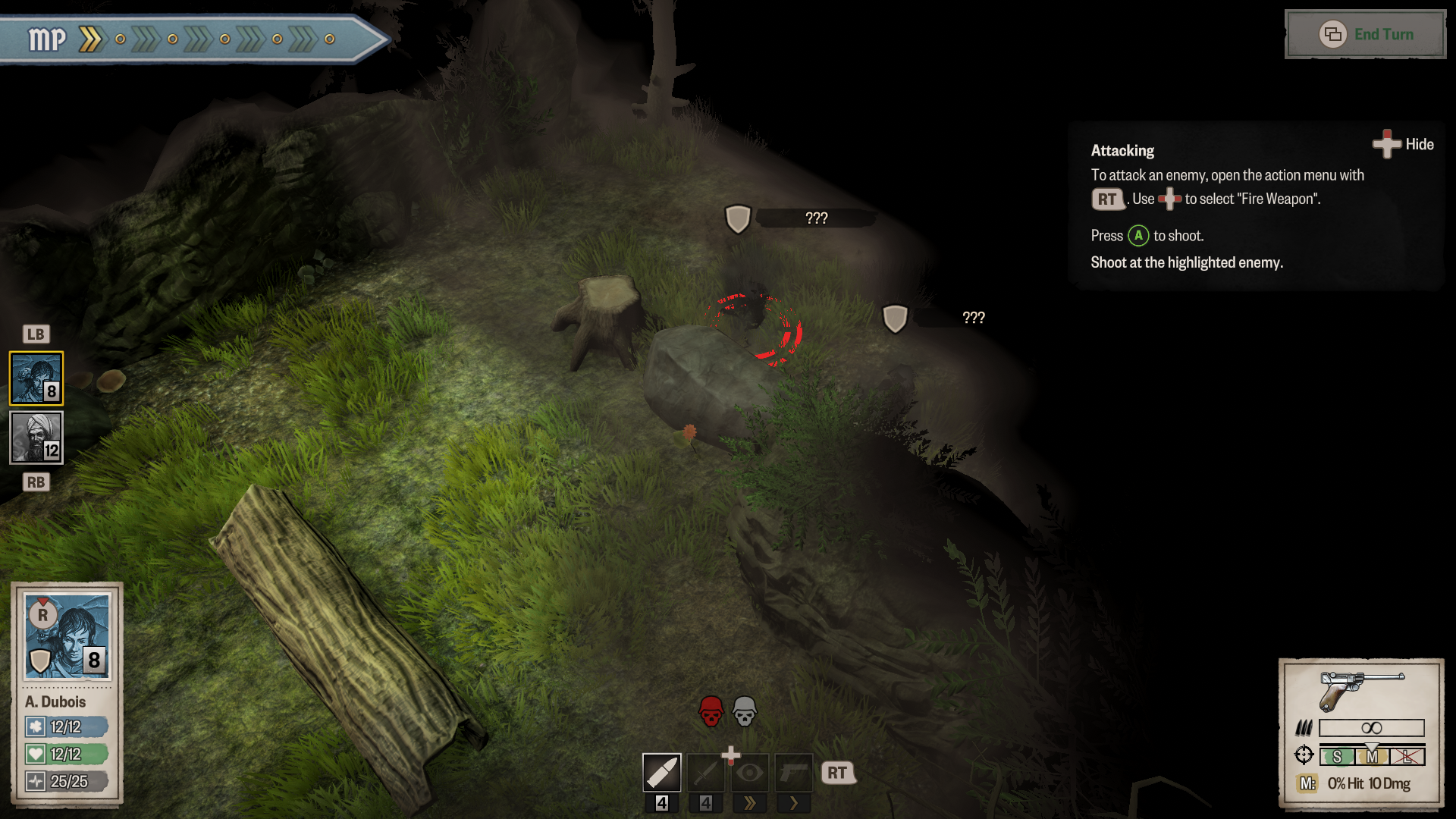Toggle the crossed-out L long-range option
Viewport: 1456px width, 819px height.
(x=1407, y=755)
